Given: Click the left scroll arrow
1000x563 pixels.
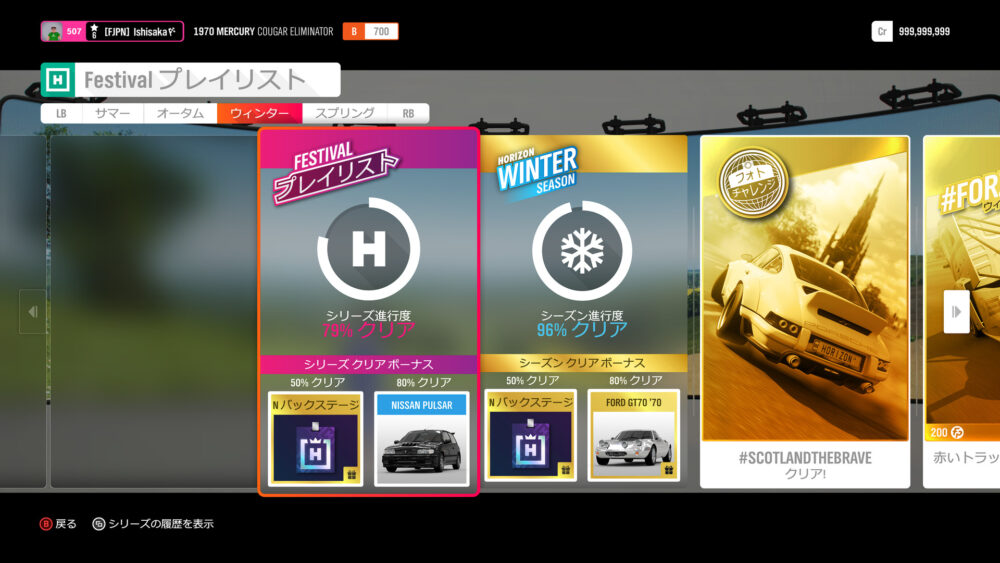Looking at the screenshot, I should (32, 312).
